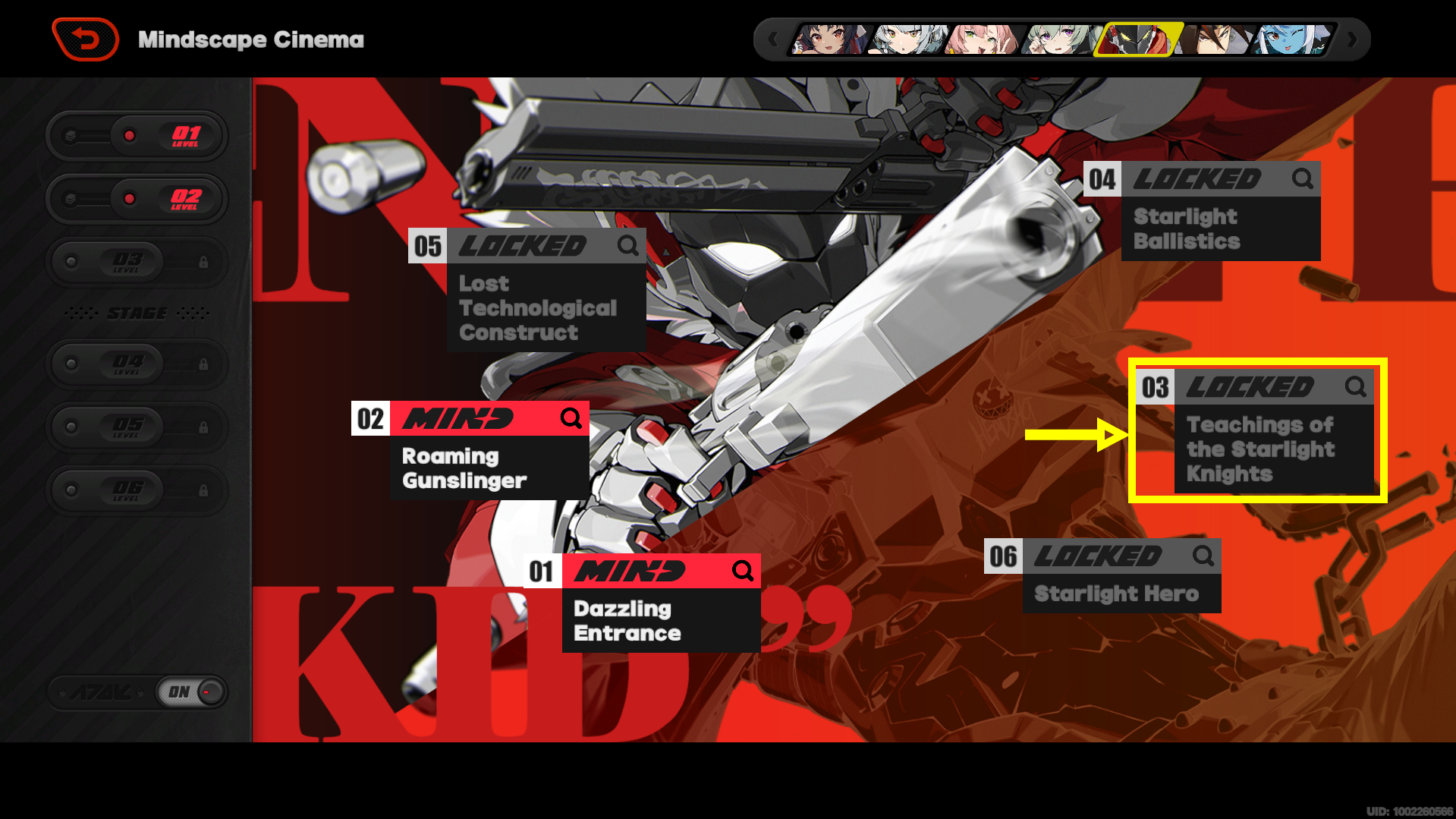Image resolution: width=1456 pixels, height=819 pixels.
Task: Show previous characters with the left arrow
Action: [772, 39]
